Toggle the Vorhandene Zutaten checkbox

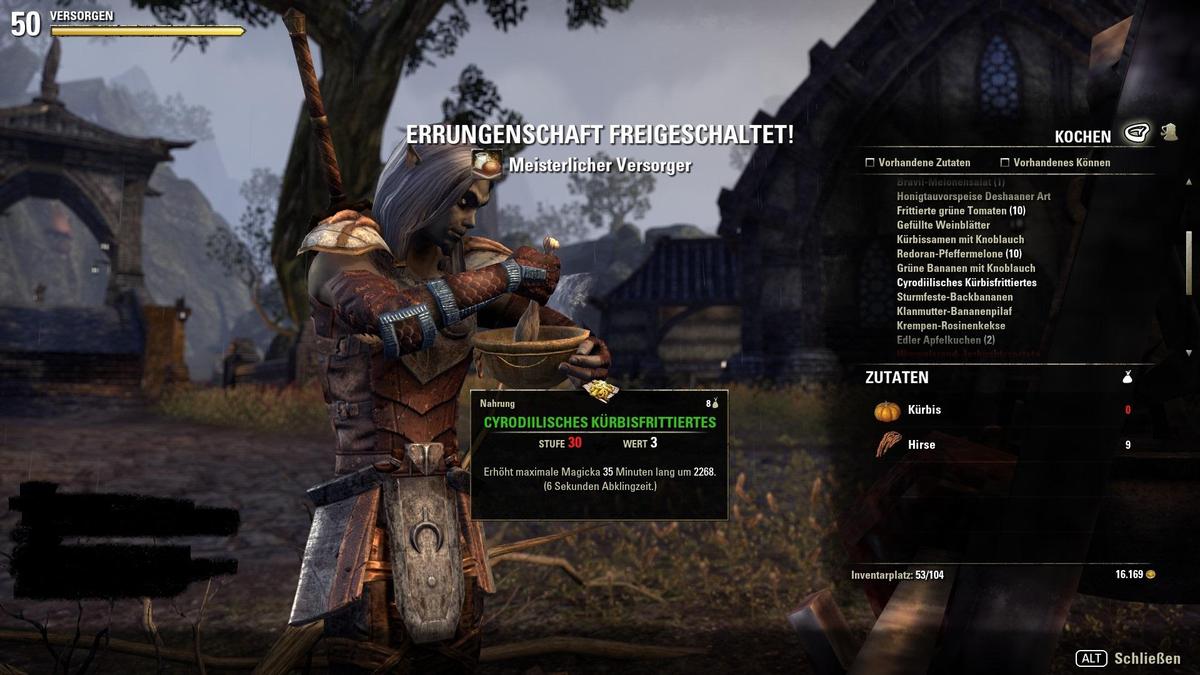pyautogui.click(x=871, y=162)
